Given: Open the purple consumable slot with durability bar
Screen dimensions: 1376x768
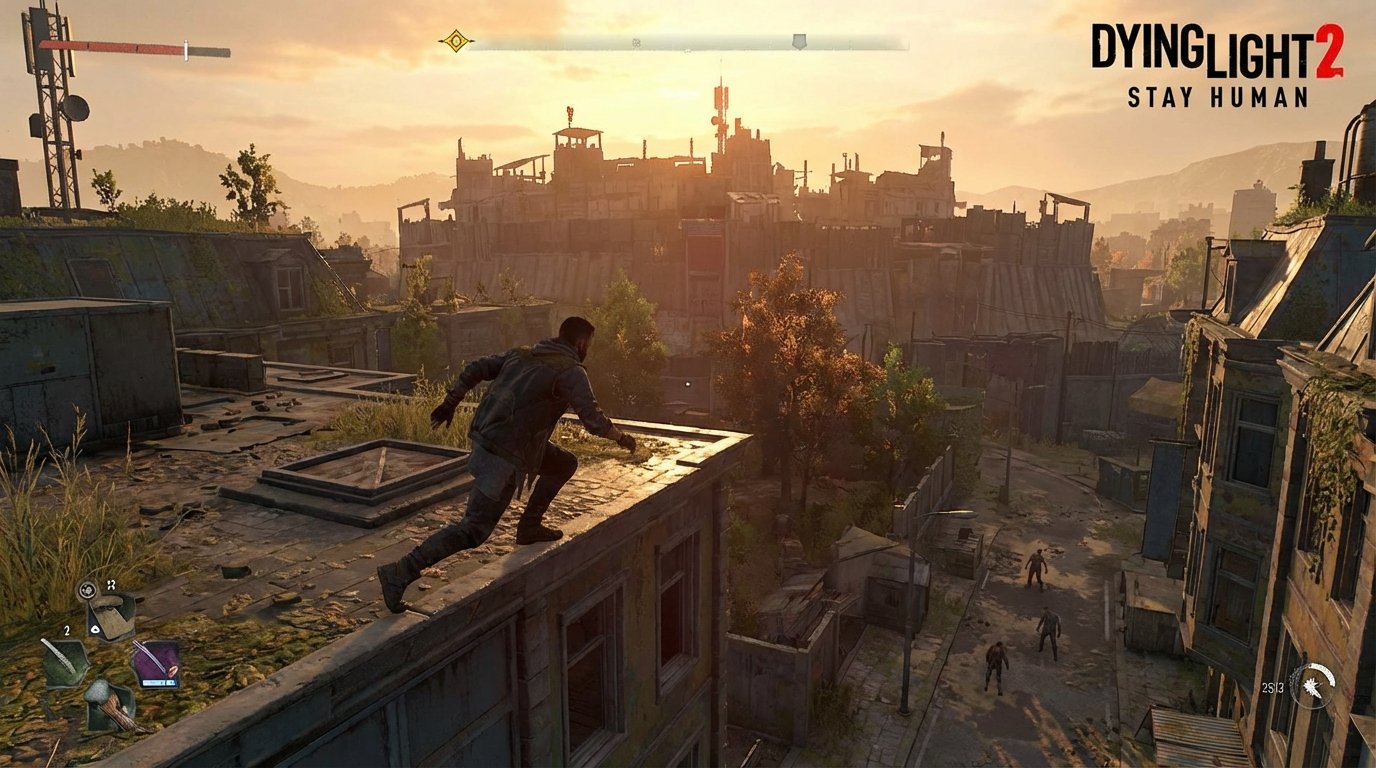Looking at the screenshot, I should [x=155, y=660].
